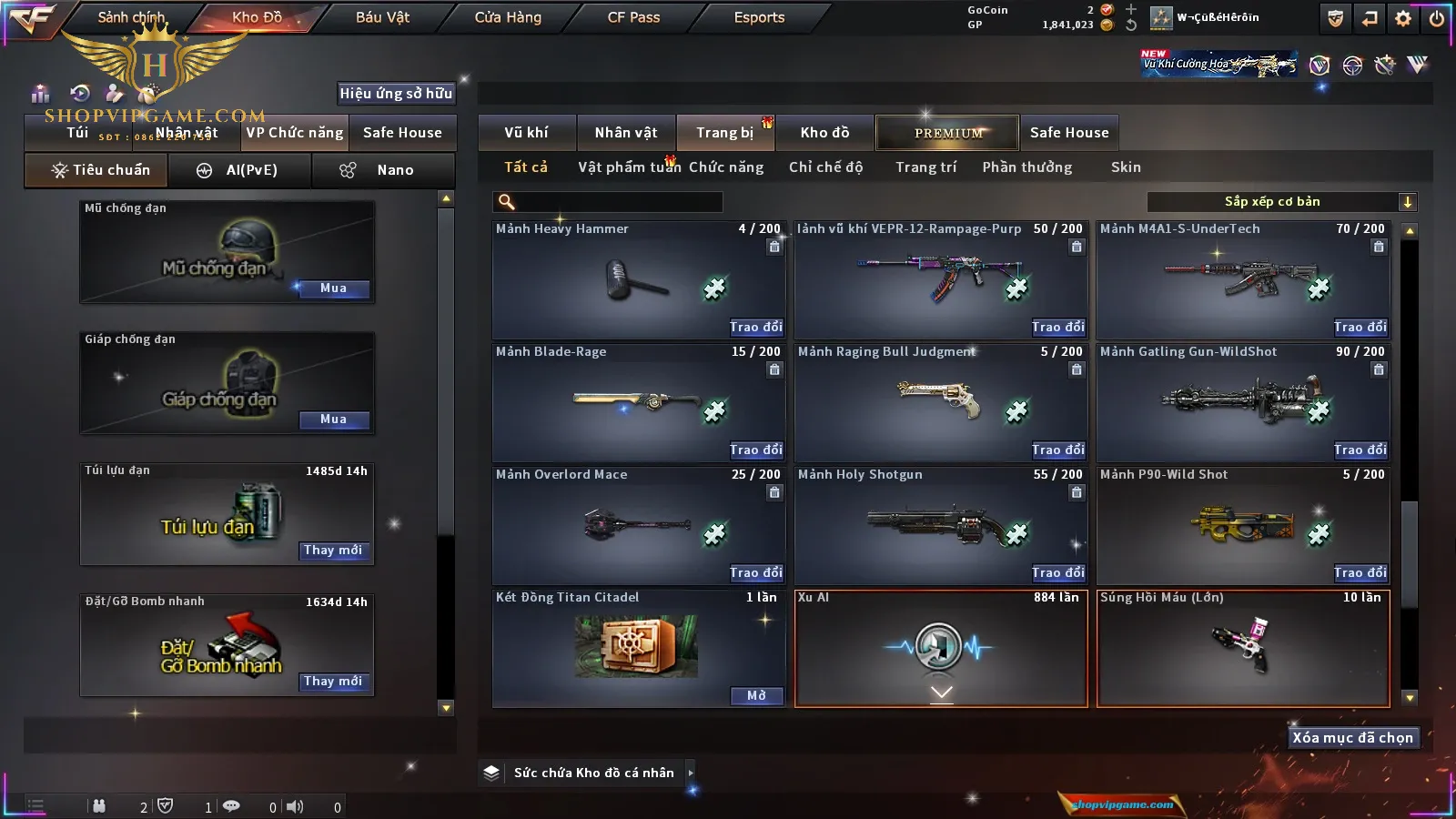Open the settings gear icon
The image size is (1456, 819).
[1403, 18]
